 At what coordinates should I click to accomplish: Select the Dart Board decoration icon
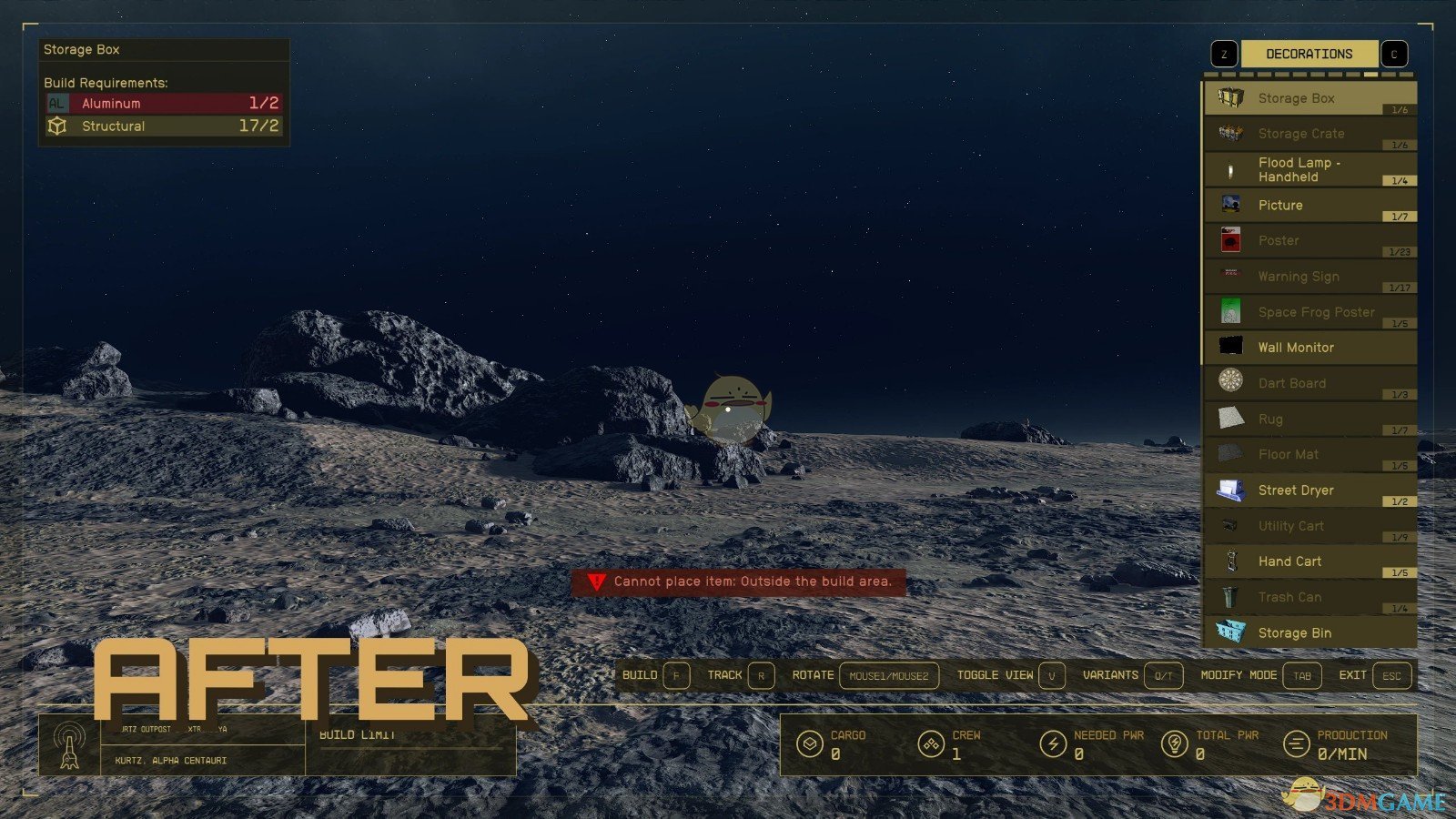1233,382
